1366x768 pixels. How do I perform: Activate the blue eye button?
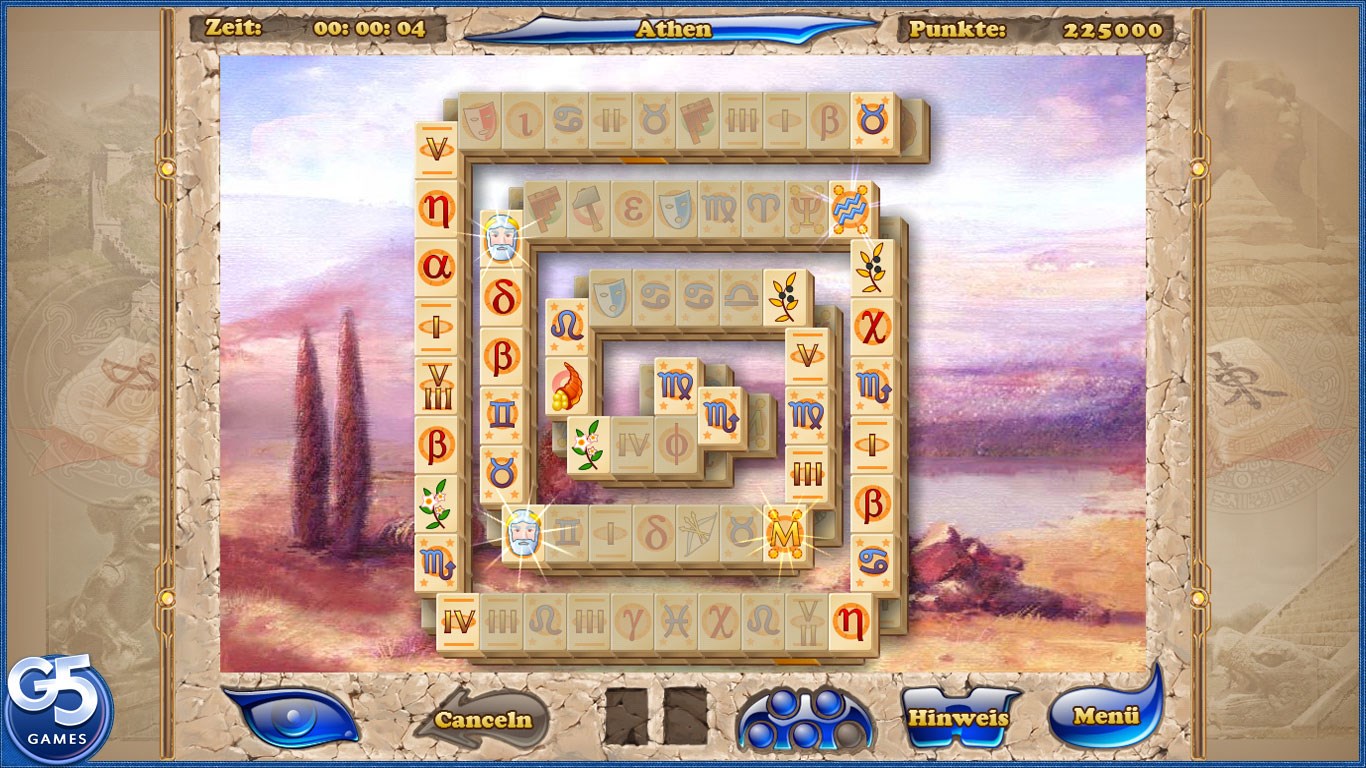point(291,717)
